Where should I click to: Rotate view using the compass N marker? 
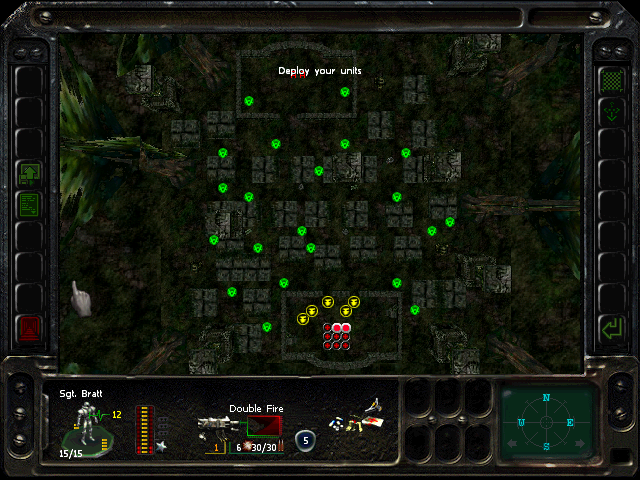(546, 398)
